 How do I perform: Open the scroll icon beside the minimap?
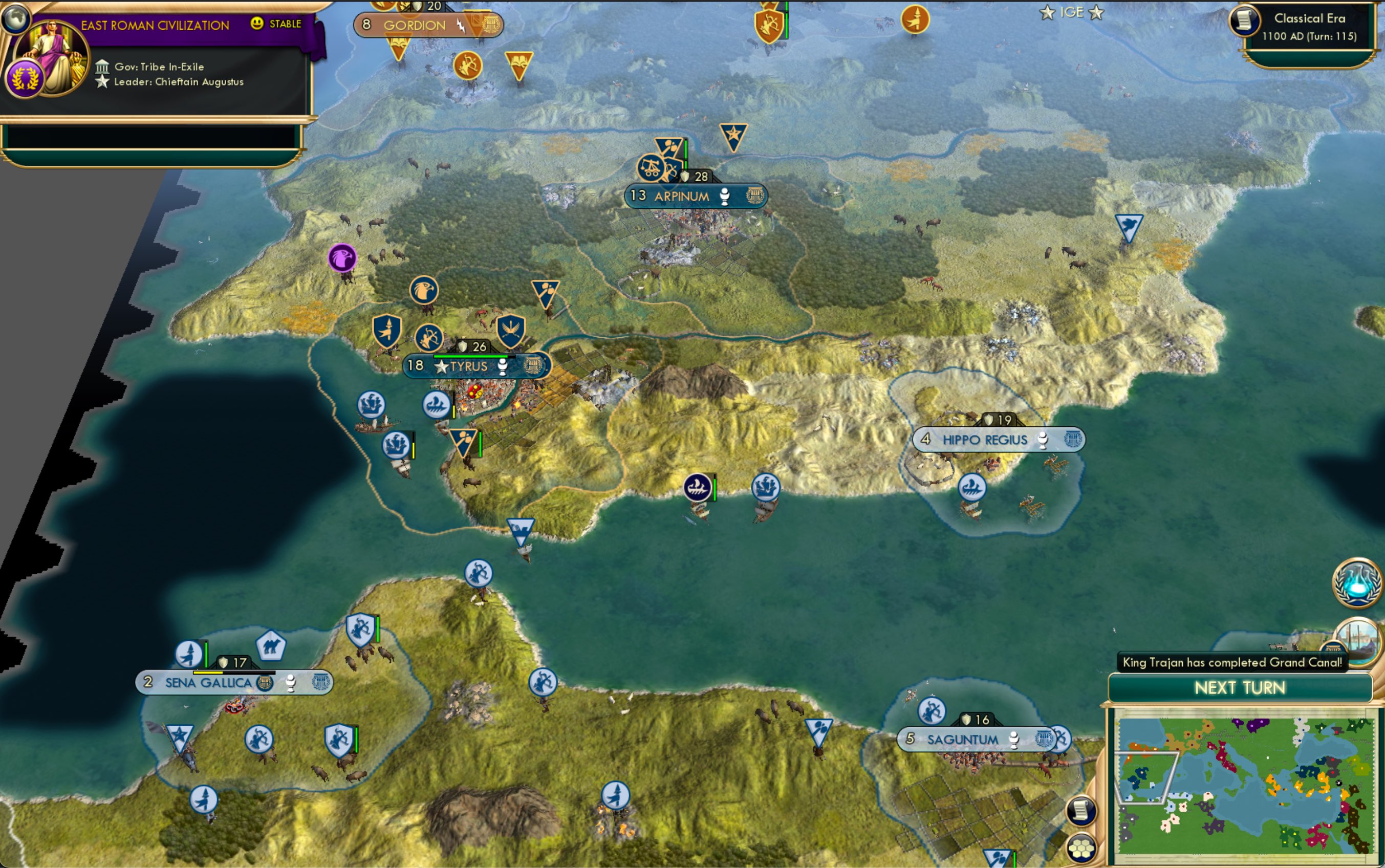(1082, 811)
